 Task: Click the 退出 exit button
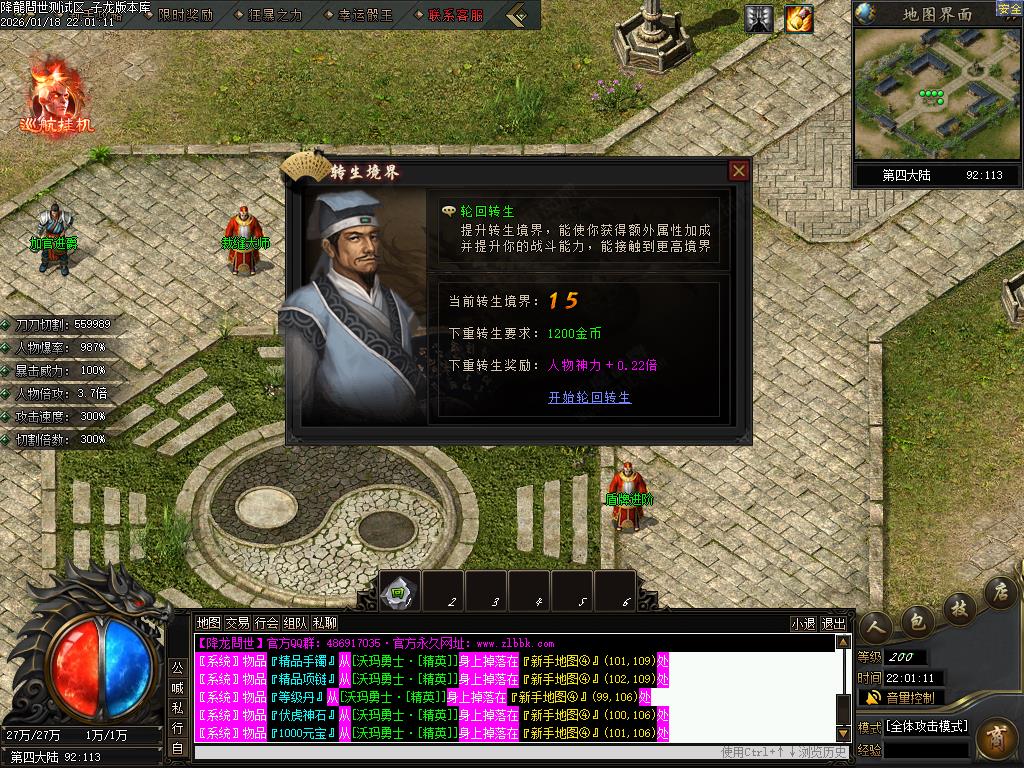[x=833, y=623]
